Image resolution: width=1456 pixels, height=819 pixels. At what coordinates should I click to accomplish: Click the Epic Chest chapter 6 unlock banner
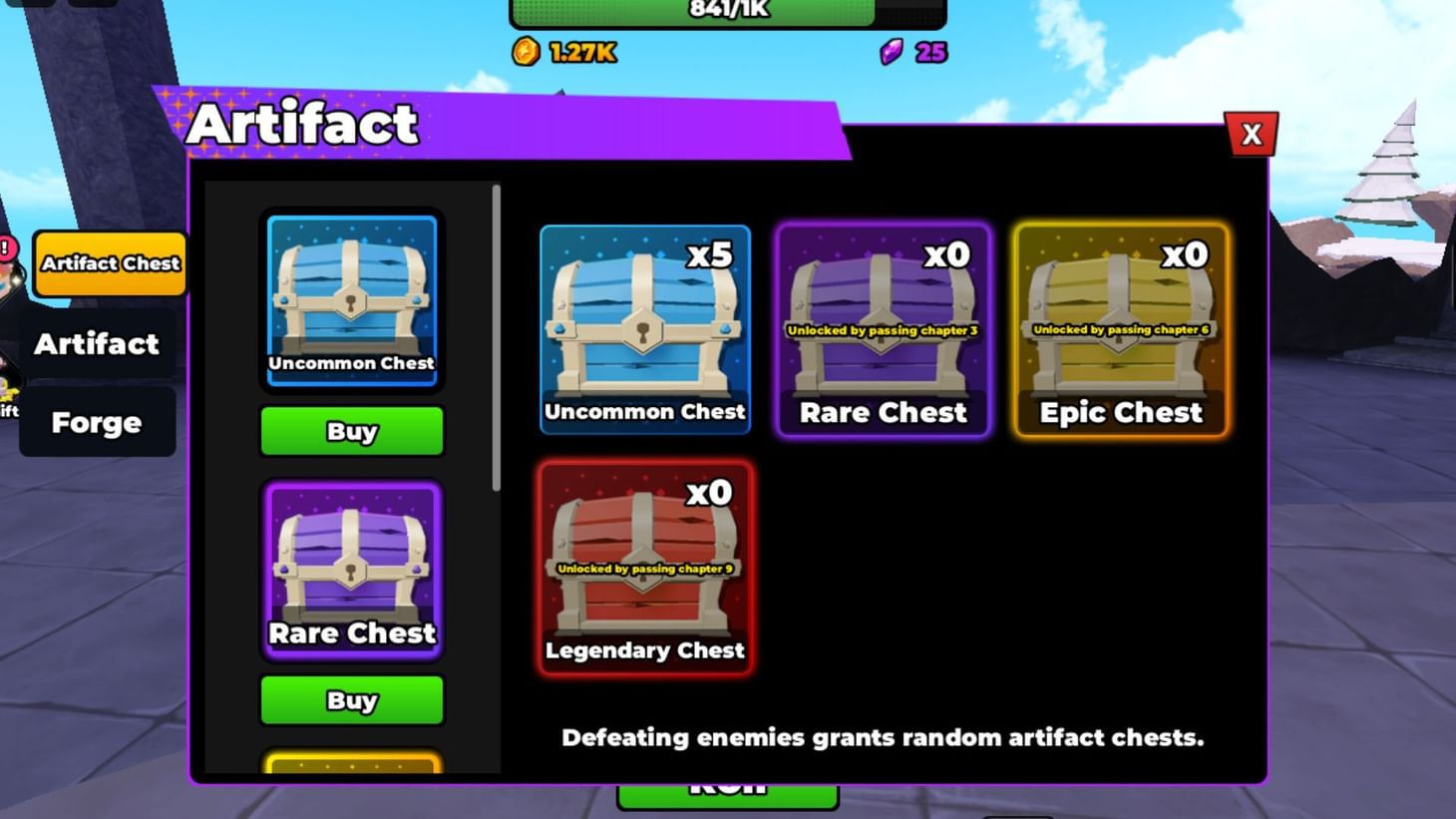coord(1120,329)
